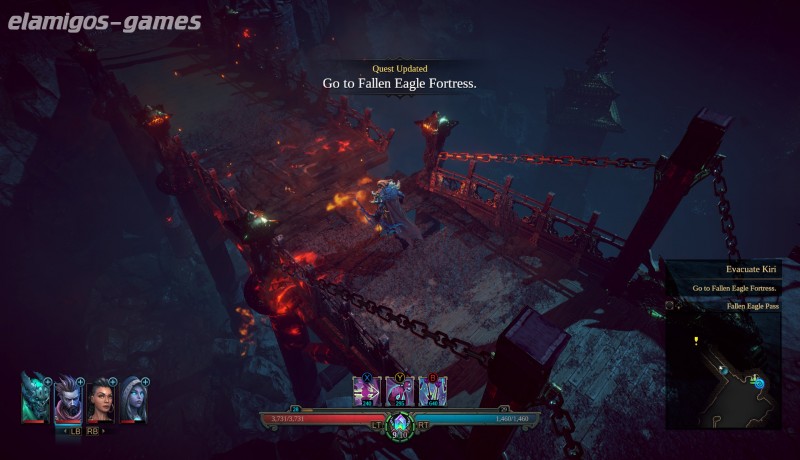The image size is (800, 460).
Task: Activate the arrow dash ability costing 240
Action: (x=367, y=391)
